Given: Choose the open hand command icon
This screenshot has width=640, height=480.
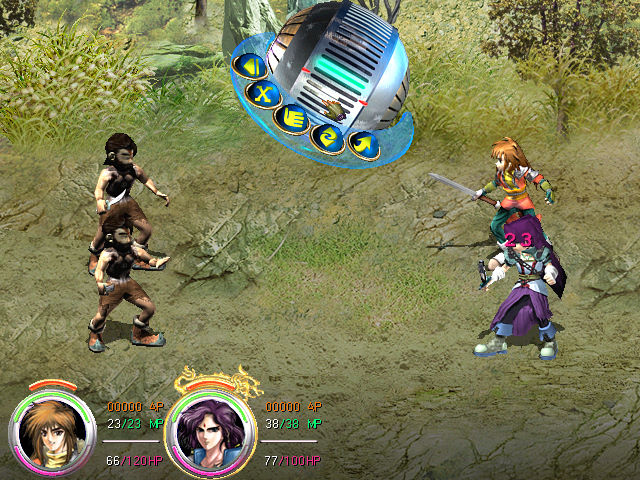Looking at the screenshot, I should [x=292, y=118].
